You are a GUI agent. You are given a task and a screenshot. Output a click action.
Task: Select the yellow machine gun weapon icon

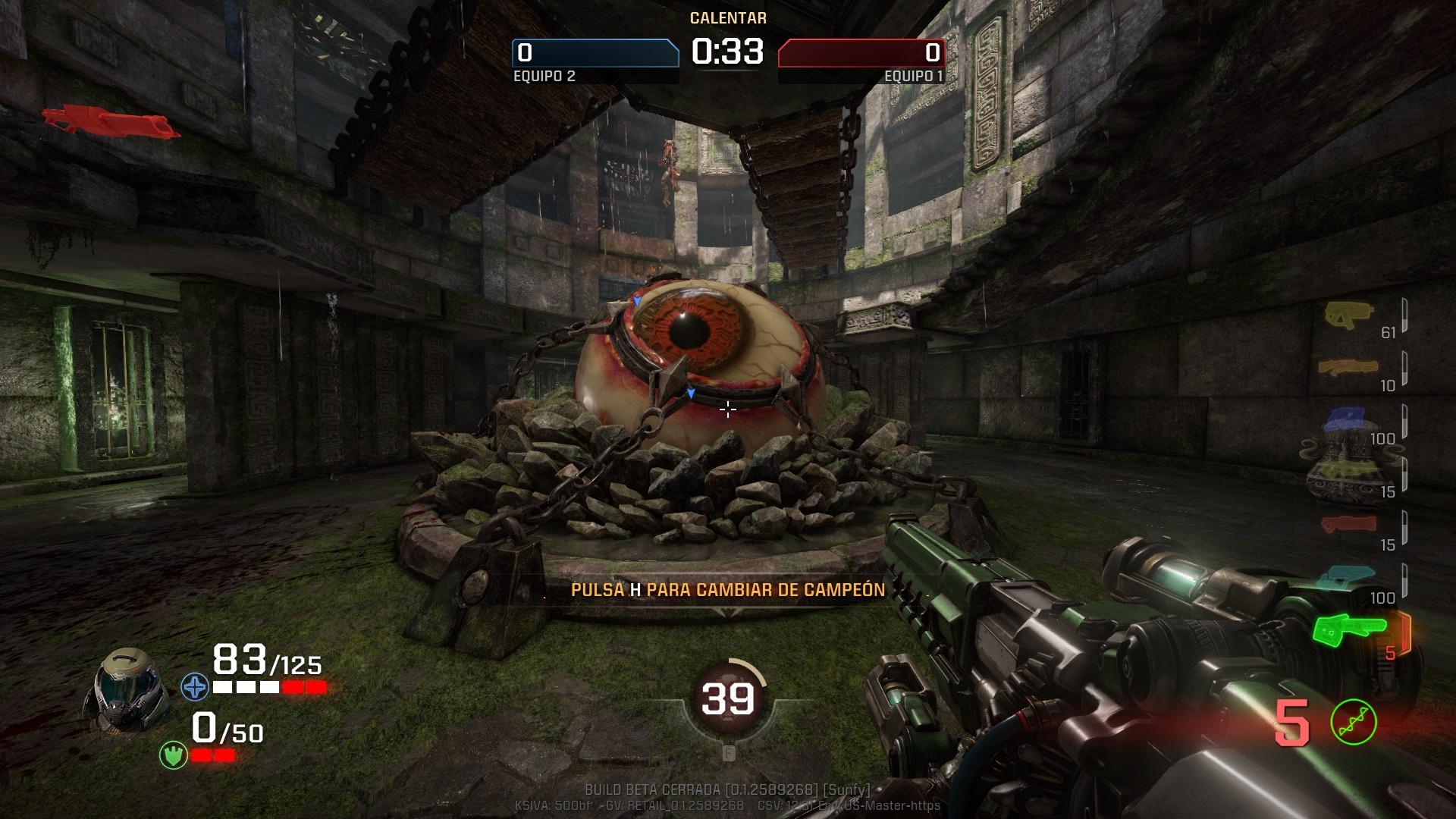[1347, 314]
